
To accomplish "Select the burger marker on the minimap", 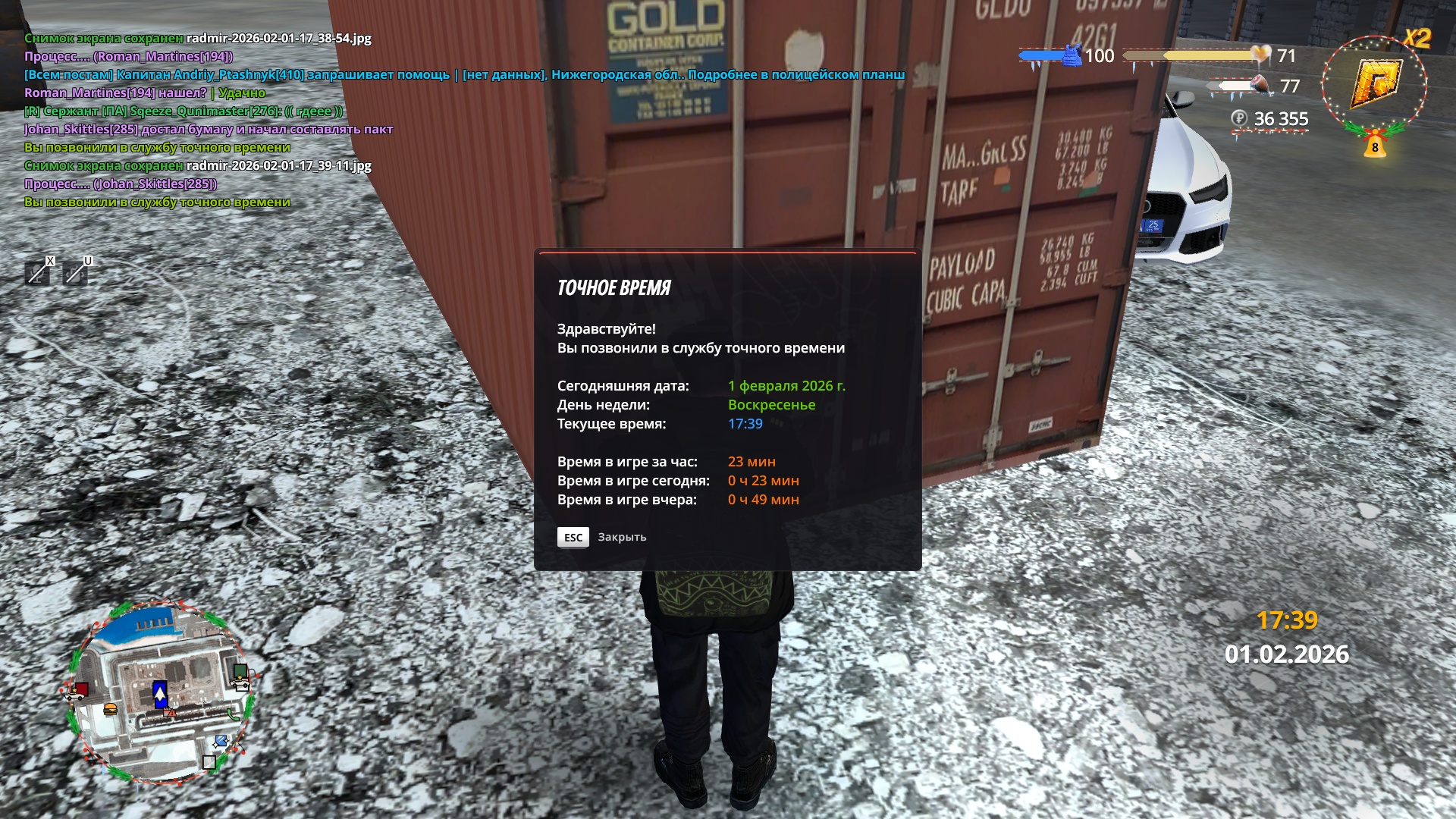I will tap(110, 710).
